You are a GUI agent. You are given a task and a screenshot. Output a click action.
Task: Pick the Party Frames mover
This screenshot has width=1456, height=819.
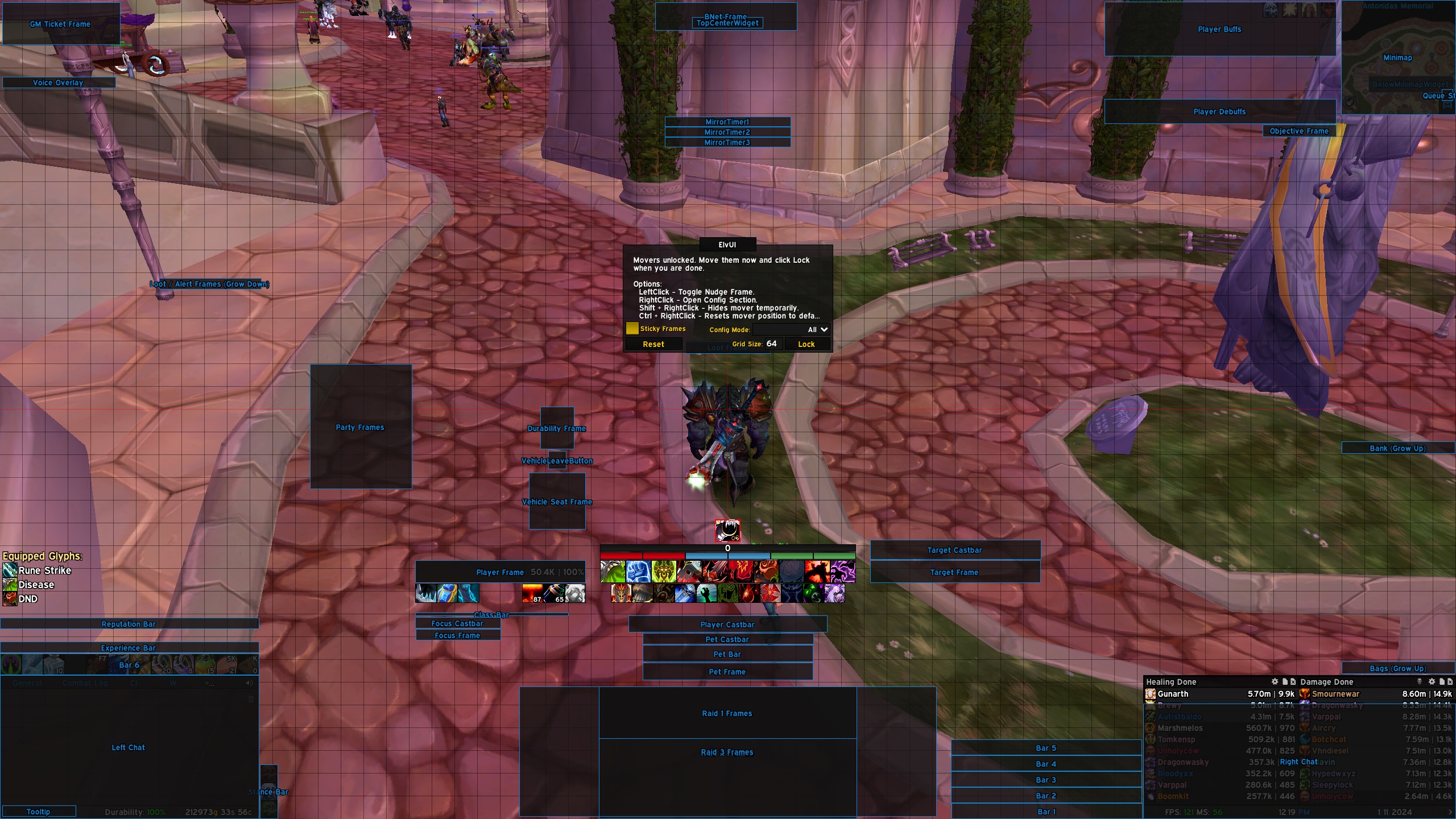pyautogui.click(x=360, y=427)
